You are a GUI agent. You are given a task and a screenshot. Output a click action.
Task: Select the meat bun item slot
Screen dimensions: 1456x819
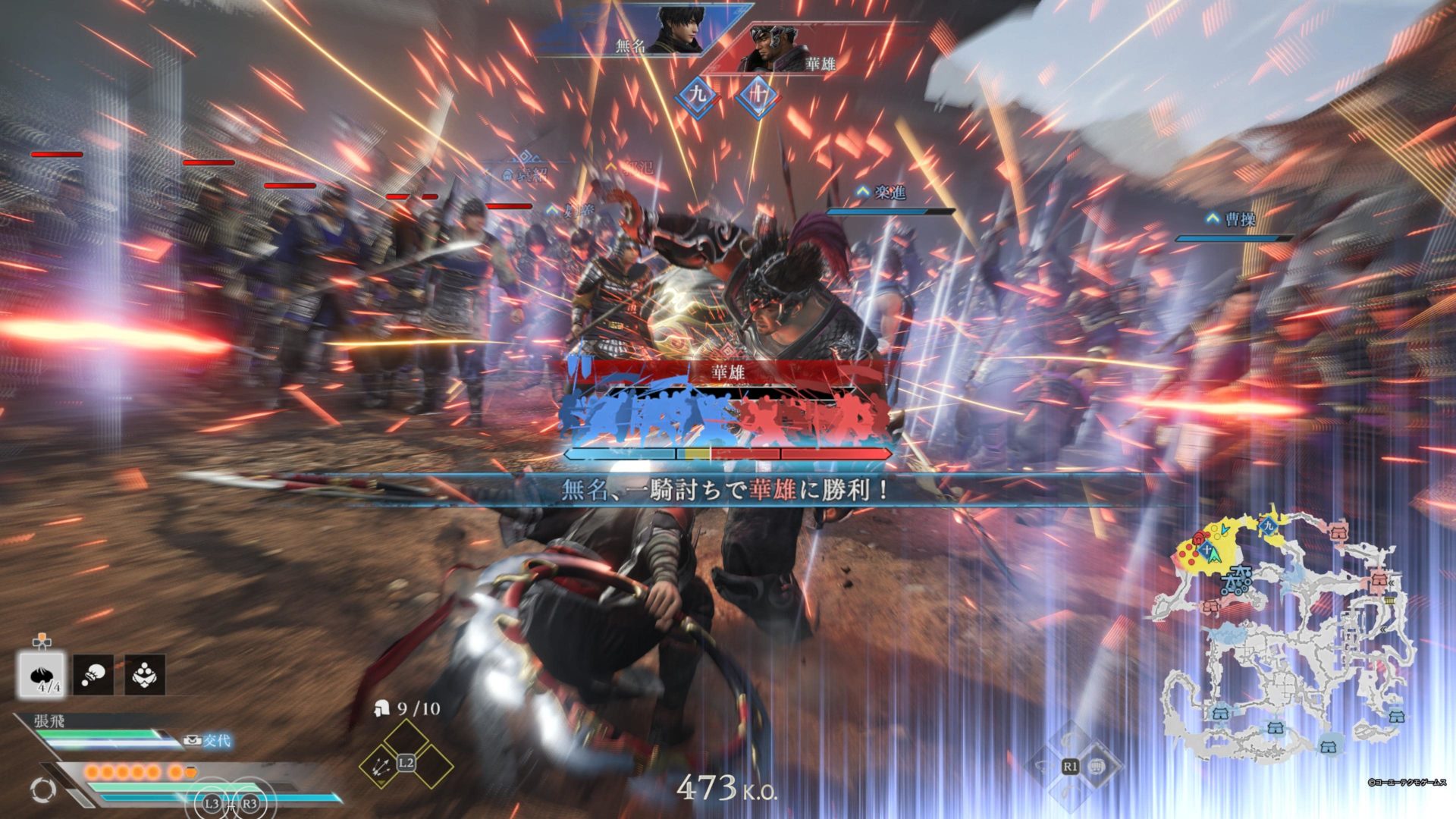coord(42,674)
